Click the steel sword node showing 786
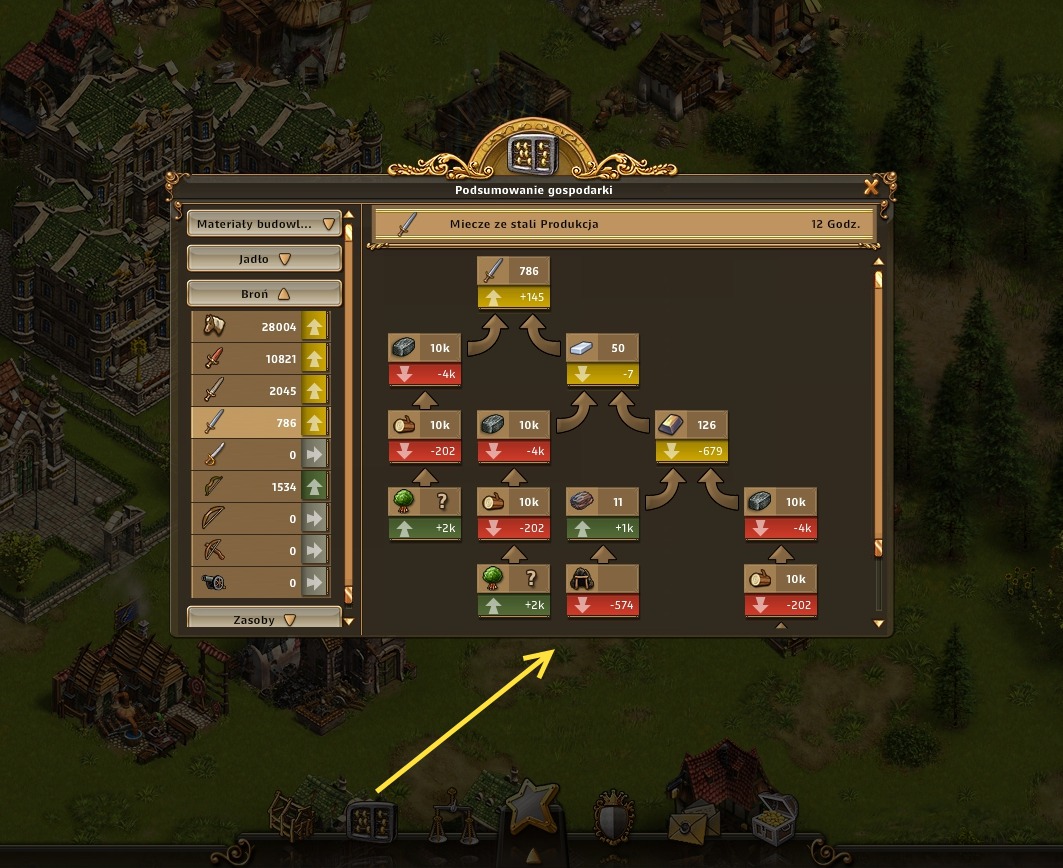The image size is (1063, 868). pos(514,271)
